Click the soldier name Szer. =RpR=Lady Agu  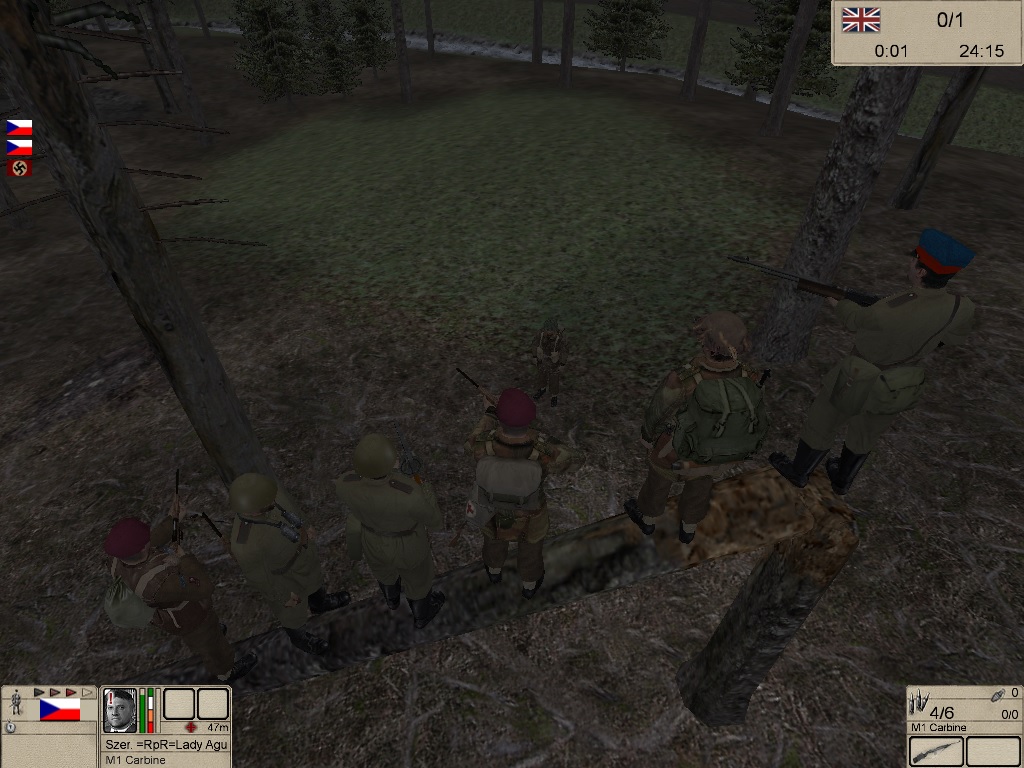click(166, 744)
